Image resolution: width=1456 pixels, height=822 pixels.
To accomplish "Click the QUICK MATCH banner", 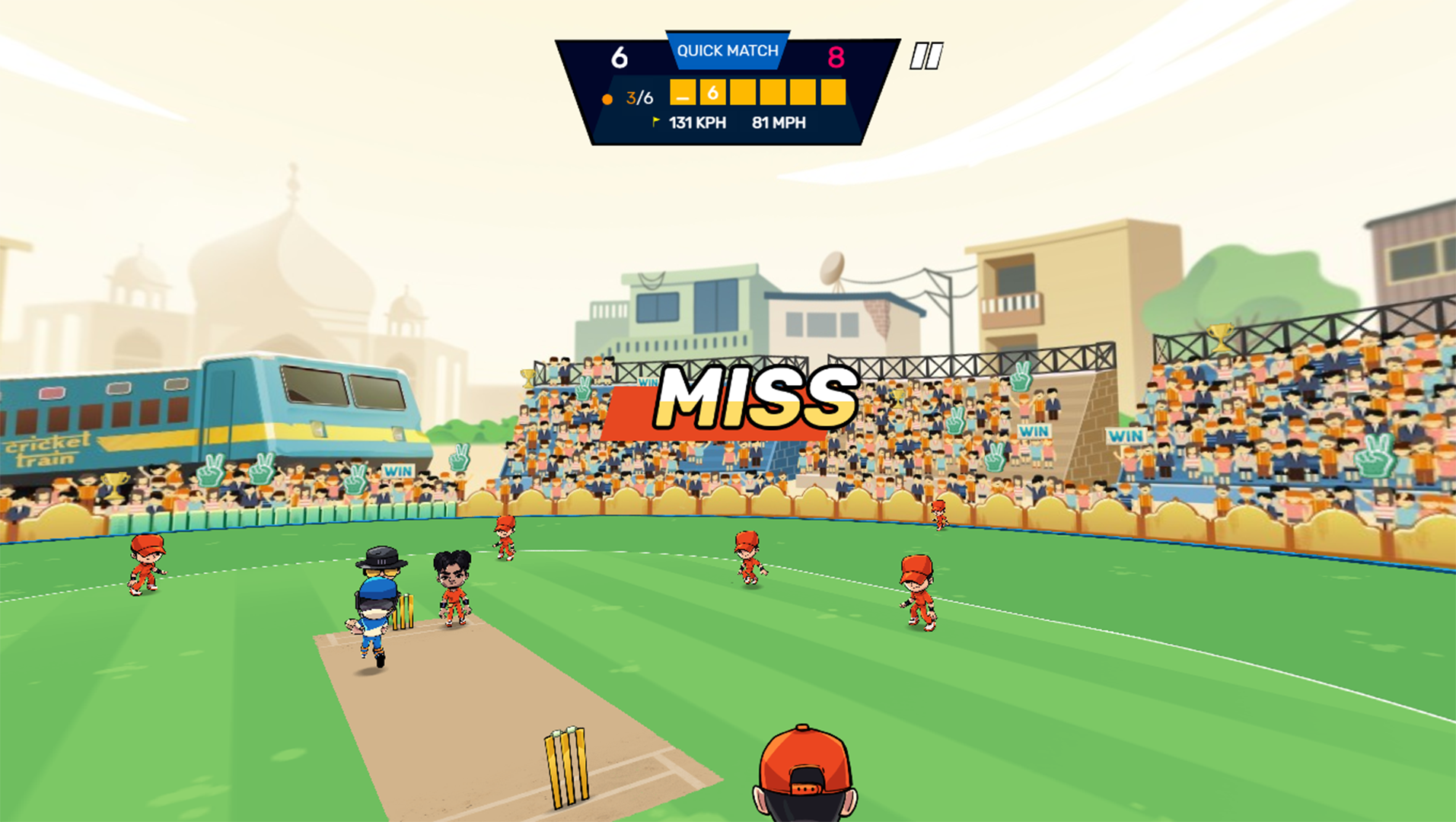I will coord(727,51).
